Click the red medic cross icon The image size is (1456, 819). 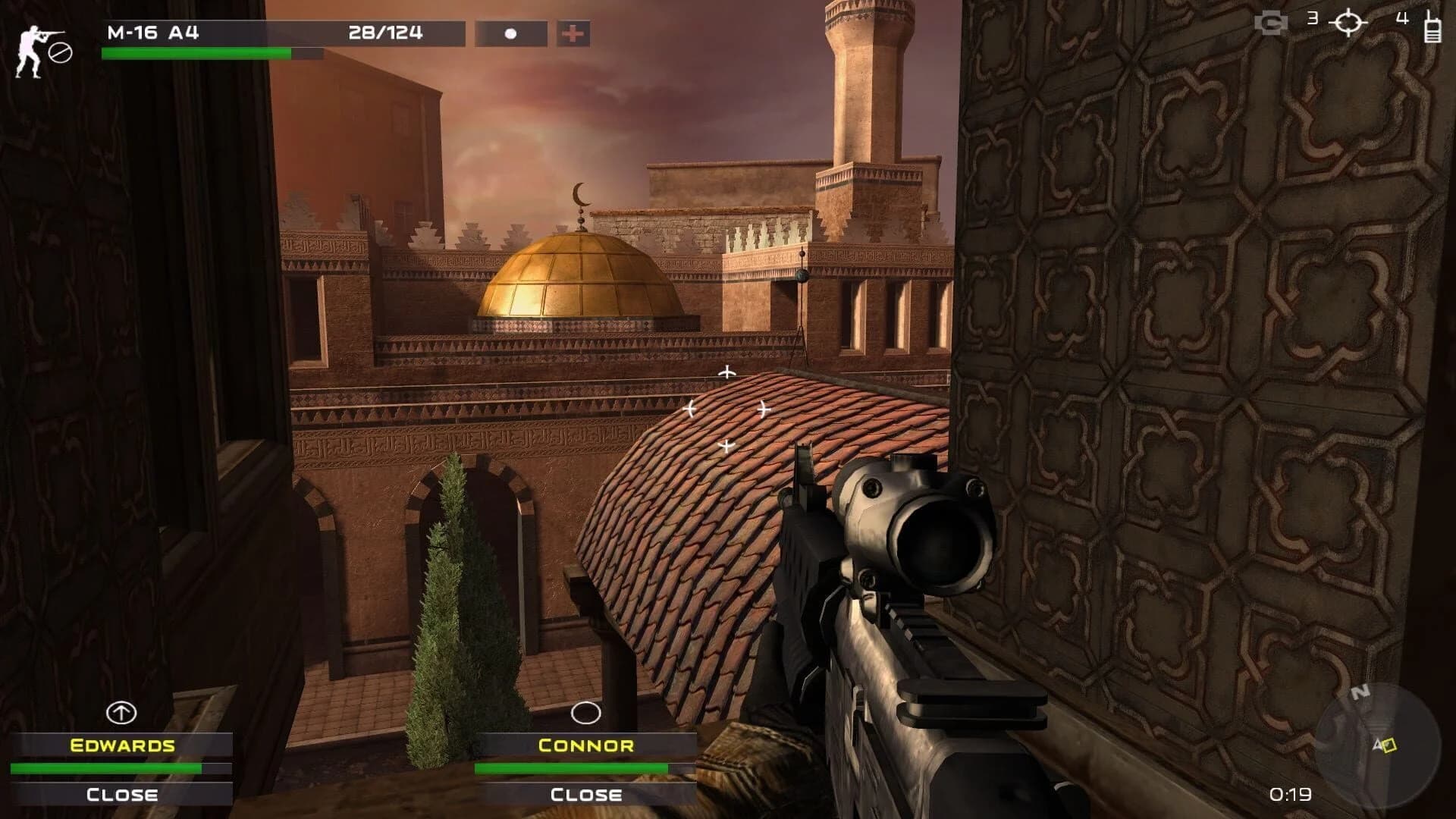click(x=574, y=33)
